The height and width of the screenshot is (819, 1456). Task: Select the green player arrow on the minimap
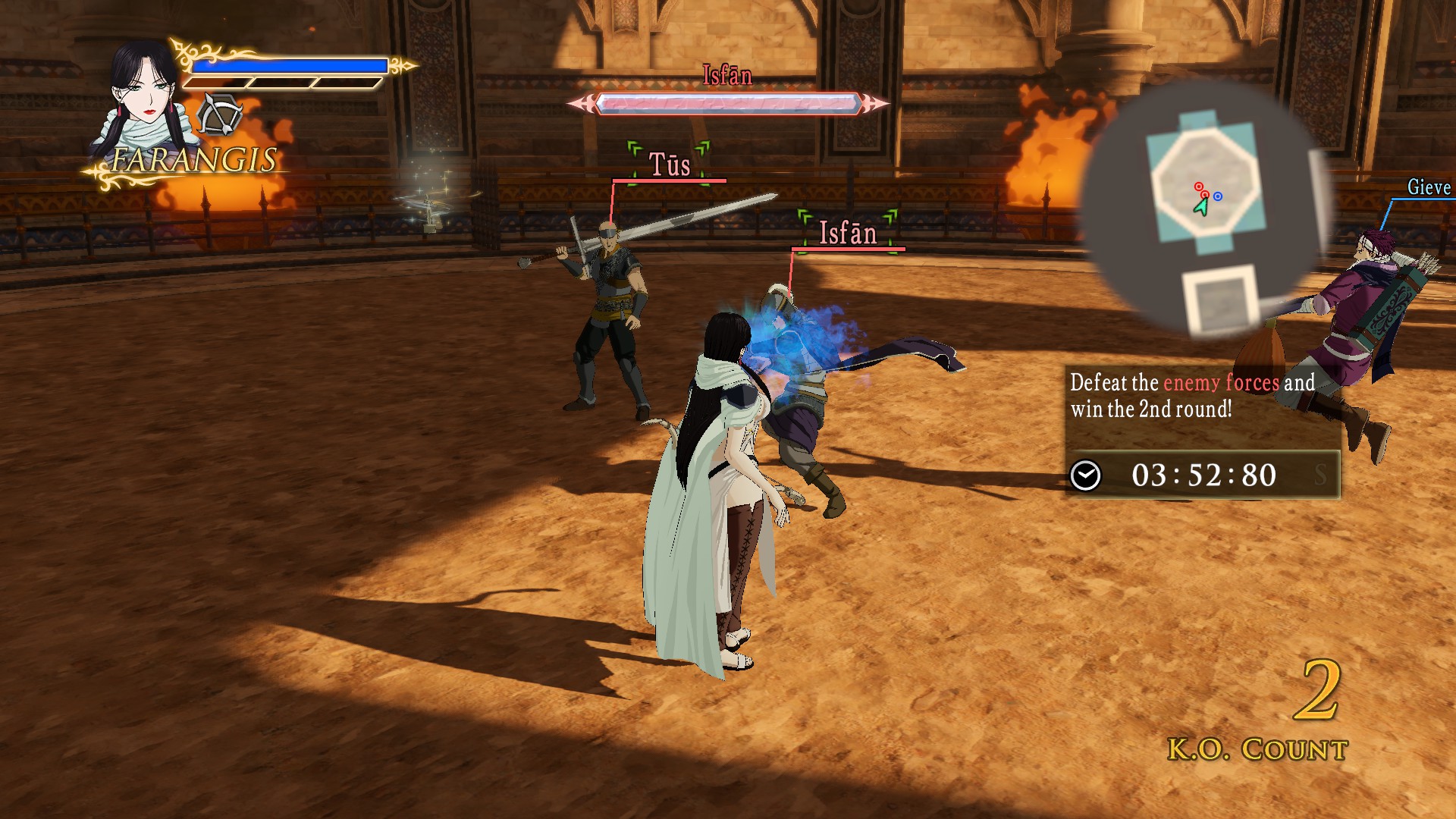pos(1203,206)
